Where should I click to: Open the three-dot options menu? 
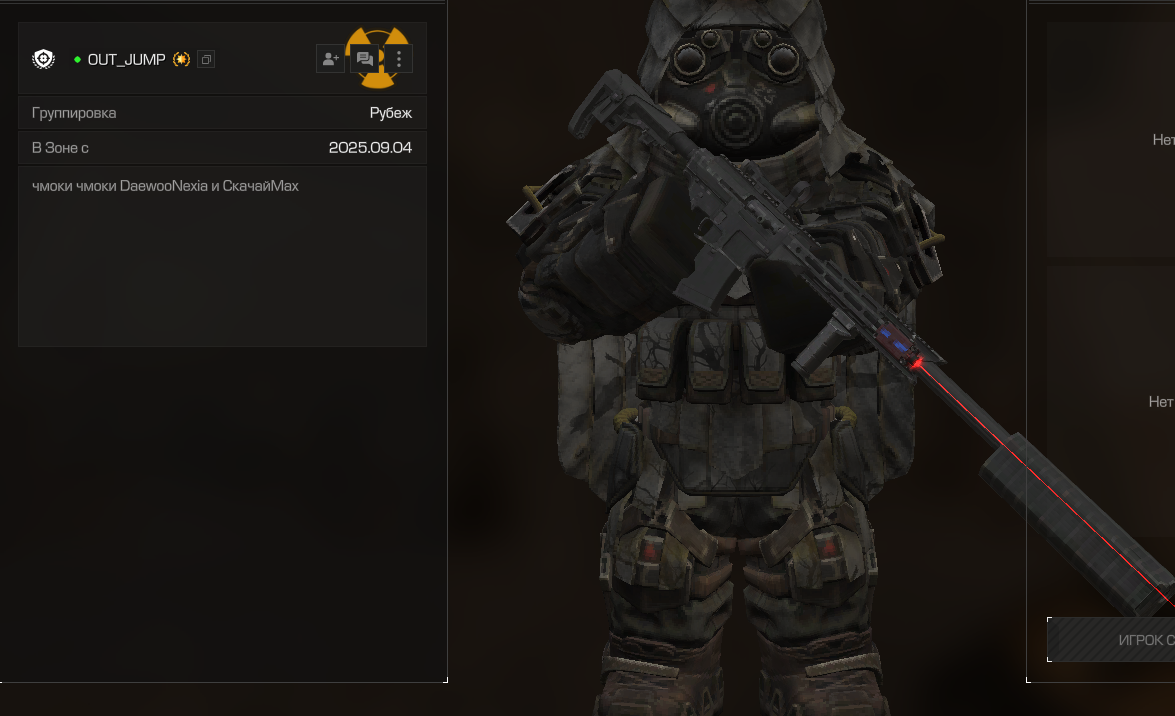399,59
